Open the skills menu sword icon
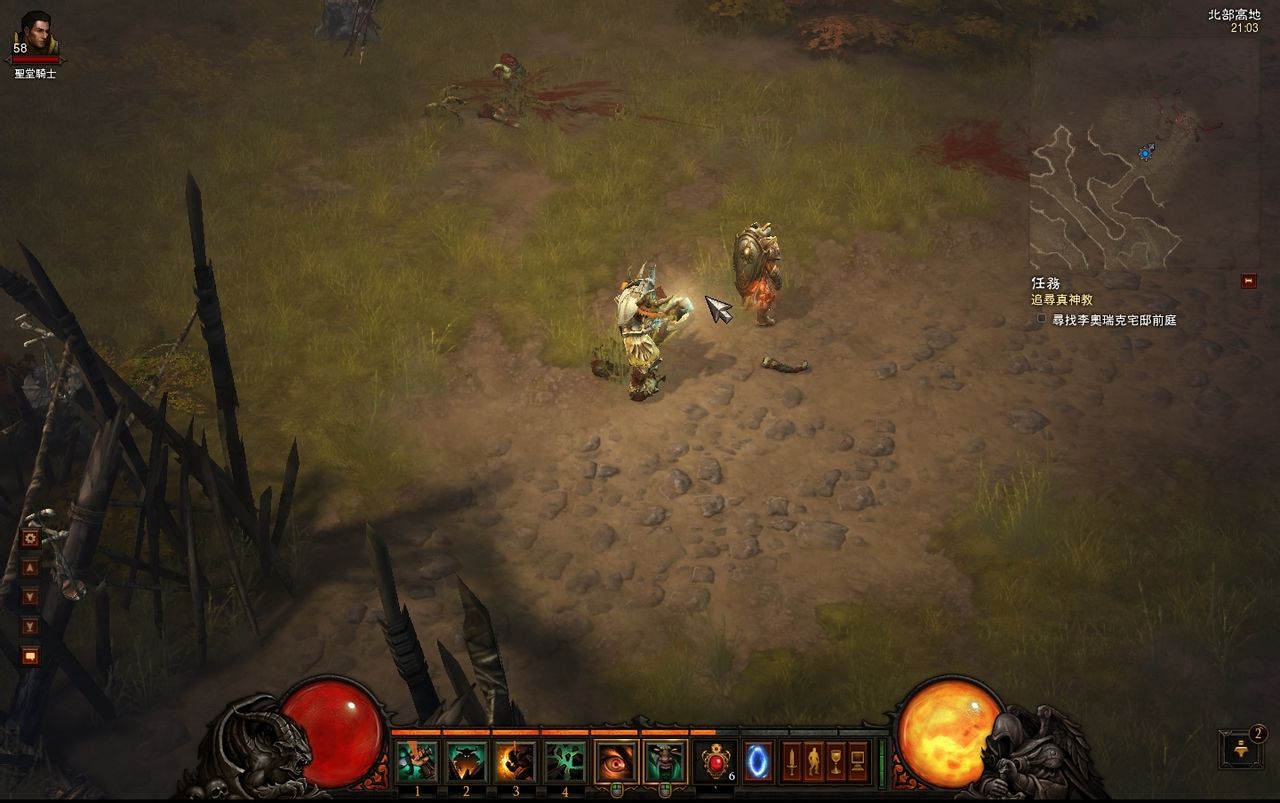The width and height of the screenshot is (1280, 803). coord(791,762)
